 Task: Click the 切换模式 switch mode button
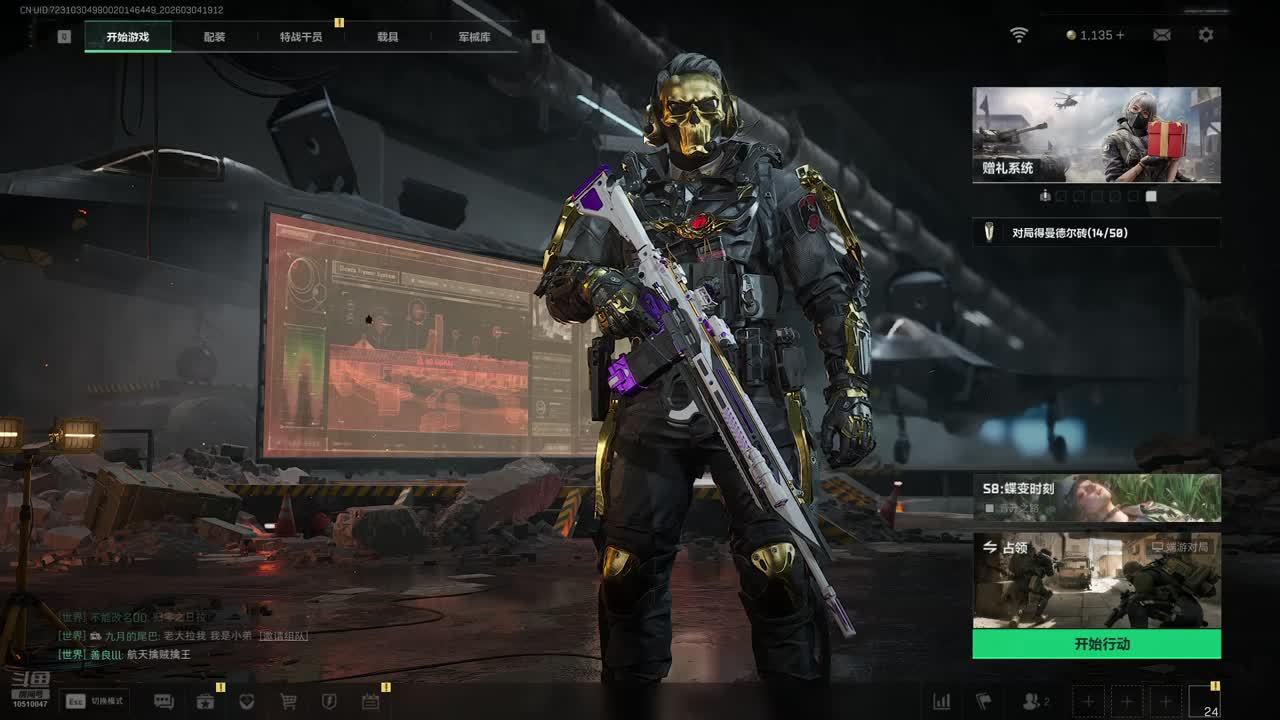pos(95,701)
